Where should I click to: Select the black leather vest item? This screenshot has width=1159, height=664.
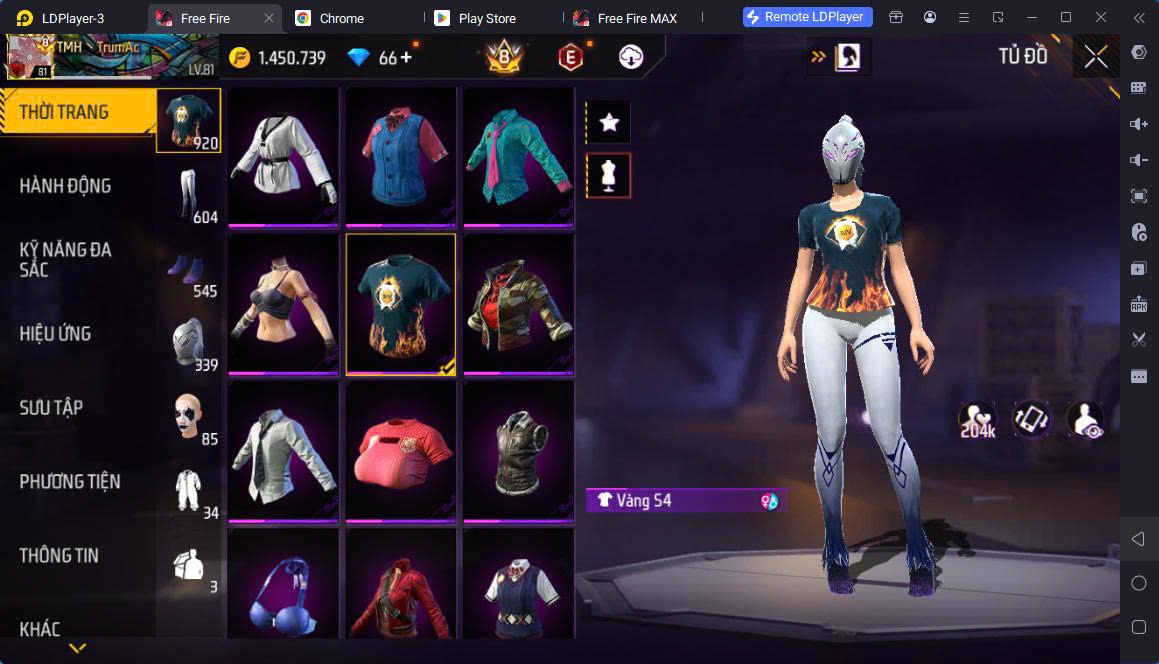(x=517, y=451)
